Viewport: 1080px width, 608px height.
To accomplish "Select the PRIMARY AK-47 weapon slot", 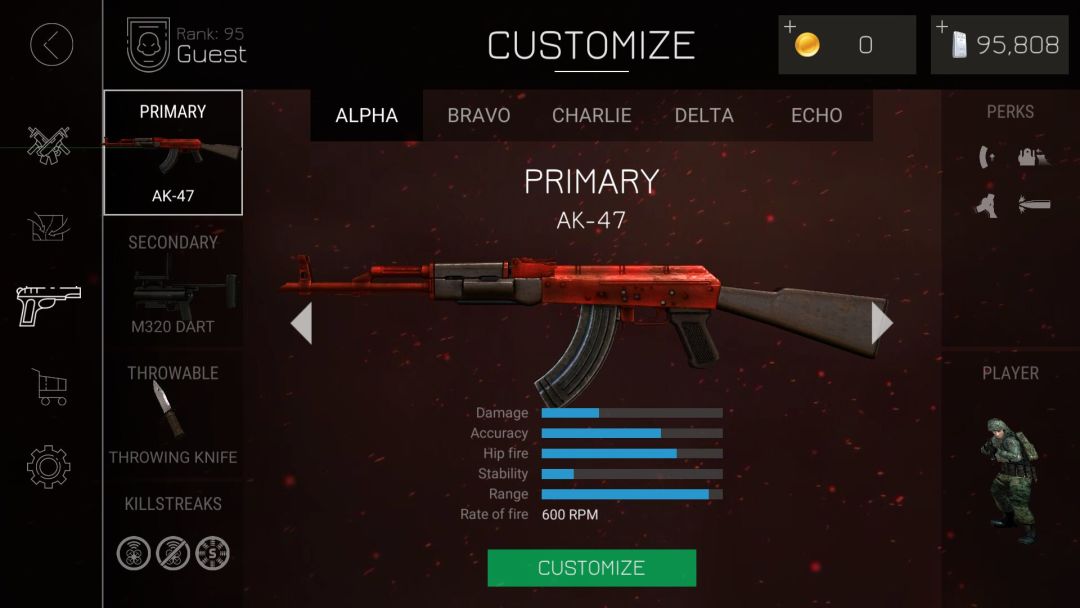I will [173, 153].
